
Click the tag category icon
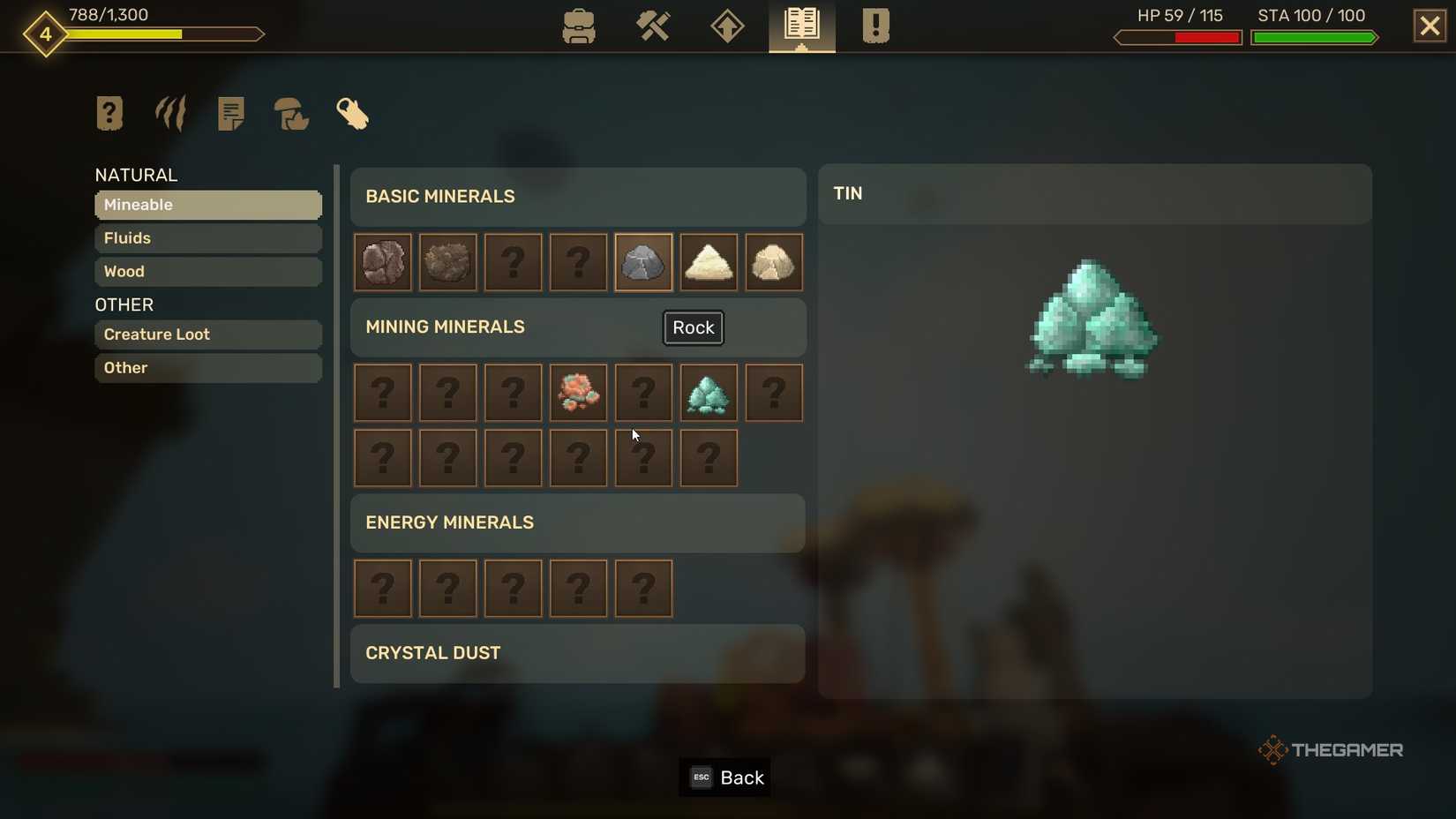click(352, 113)
